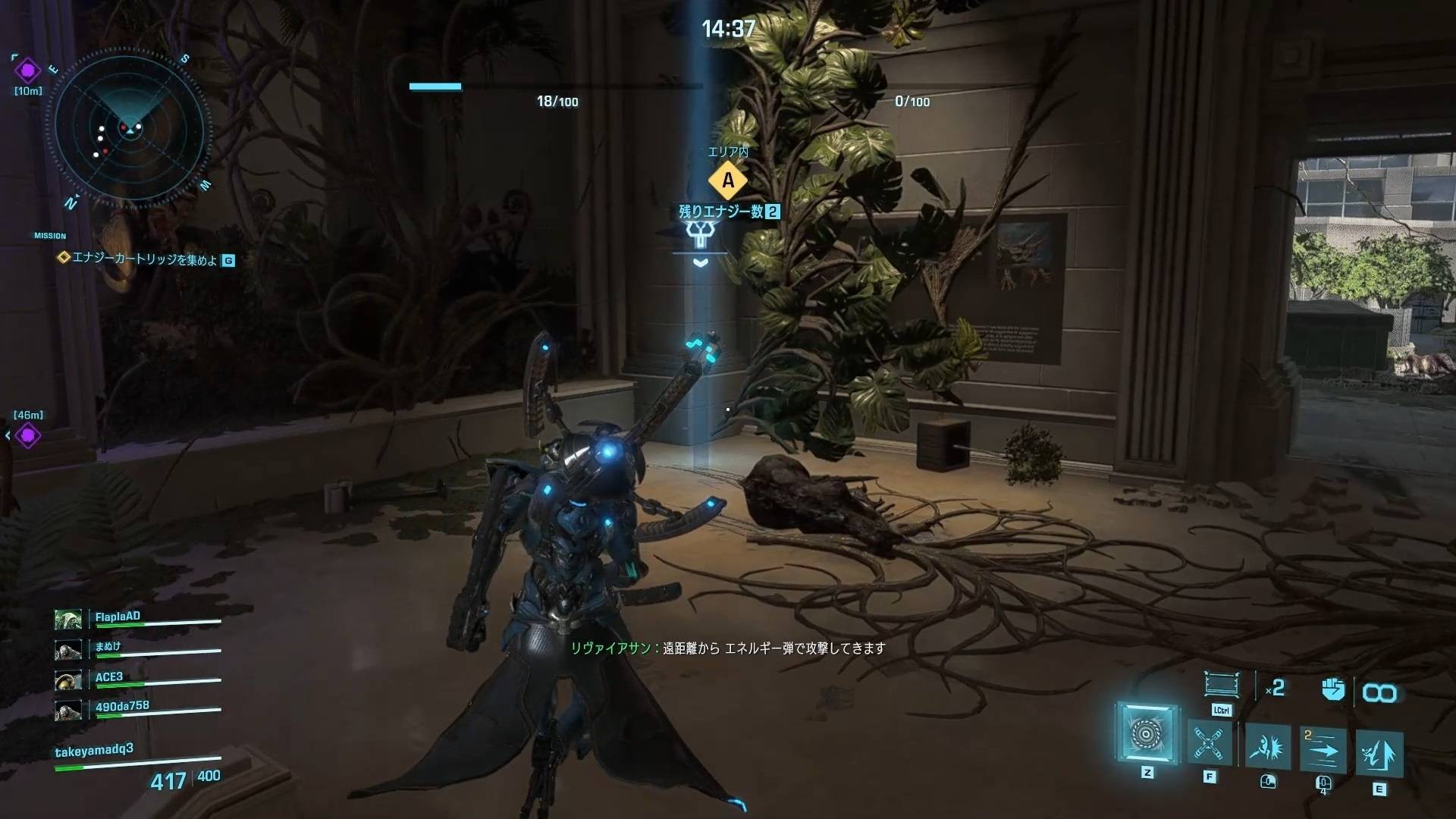Select teammate まぬけ in the squad list
This screenshot has height=819, width=1456.
click(x=108, y=647)
